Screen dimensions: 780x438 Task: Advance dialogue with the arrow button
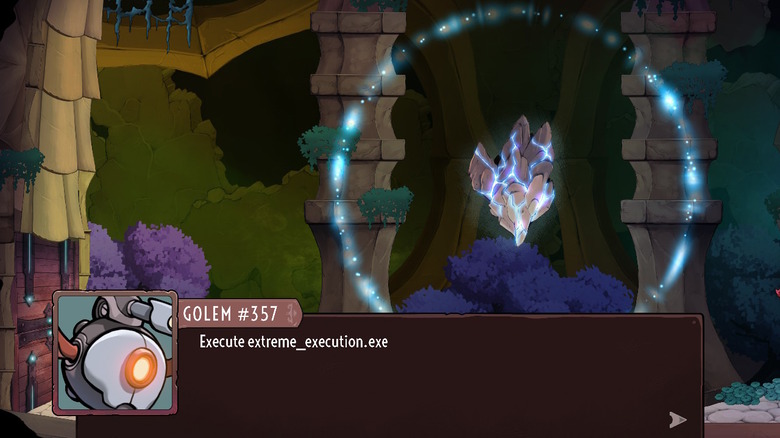coord(677,419)
